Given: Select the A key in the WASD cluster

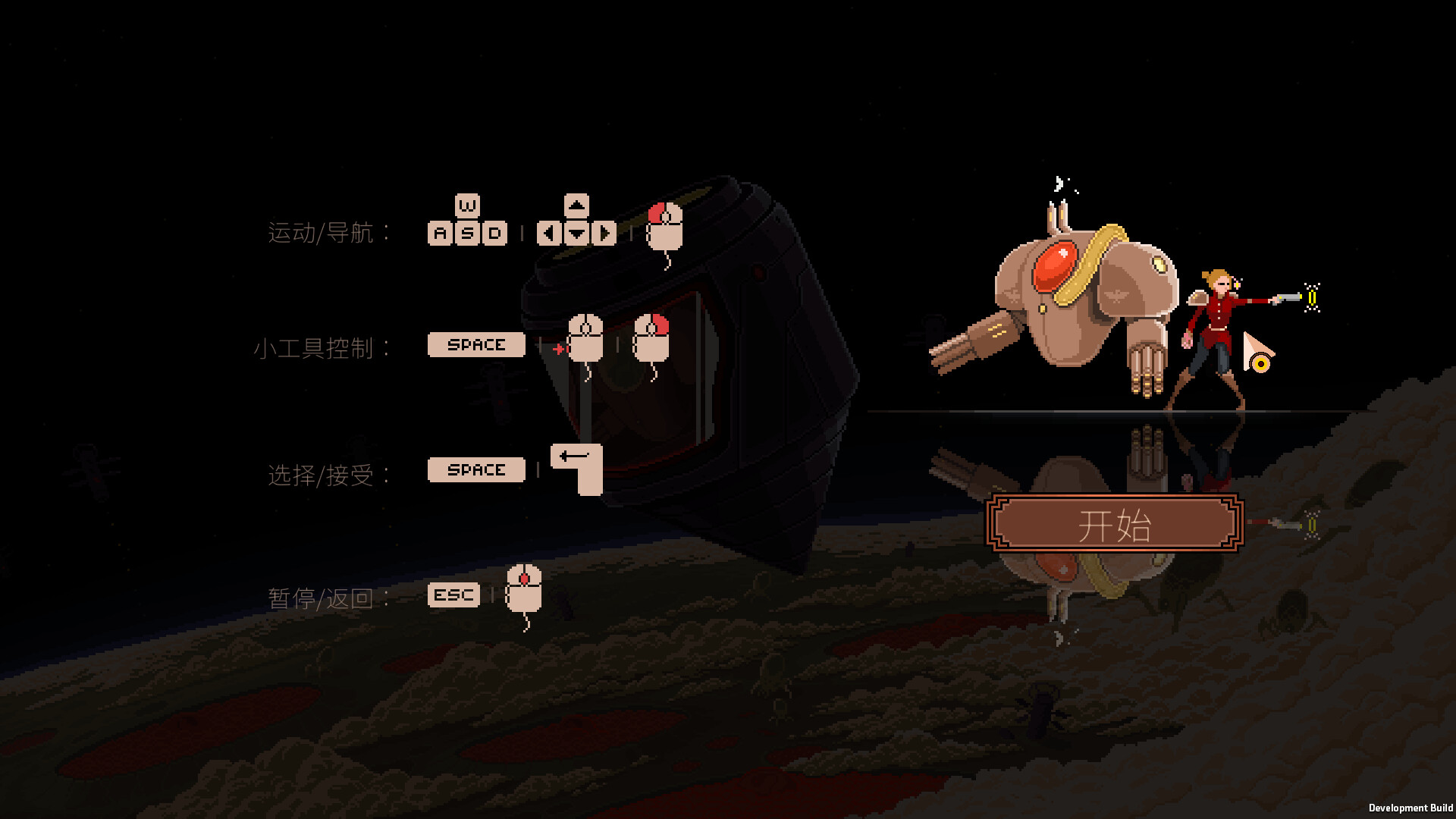Looking at the screenshot, I should 438,233.
